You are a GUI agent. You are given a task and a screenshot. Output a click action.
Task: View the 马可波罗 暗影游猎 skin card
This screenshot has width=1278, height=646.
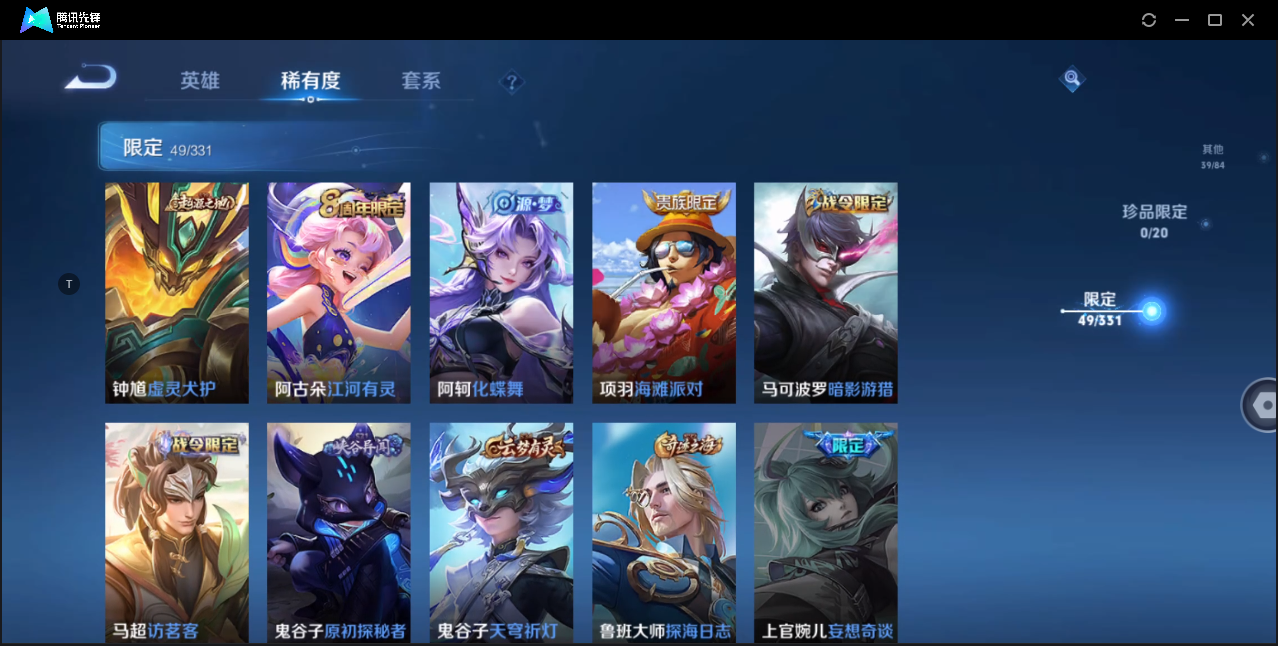(825, 292)
